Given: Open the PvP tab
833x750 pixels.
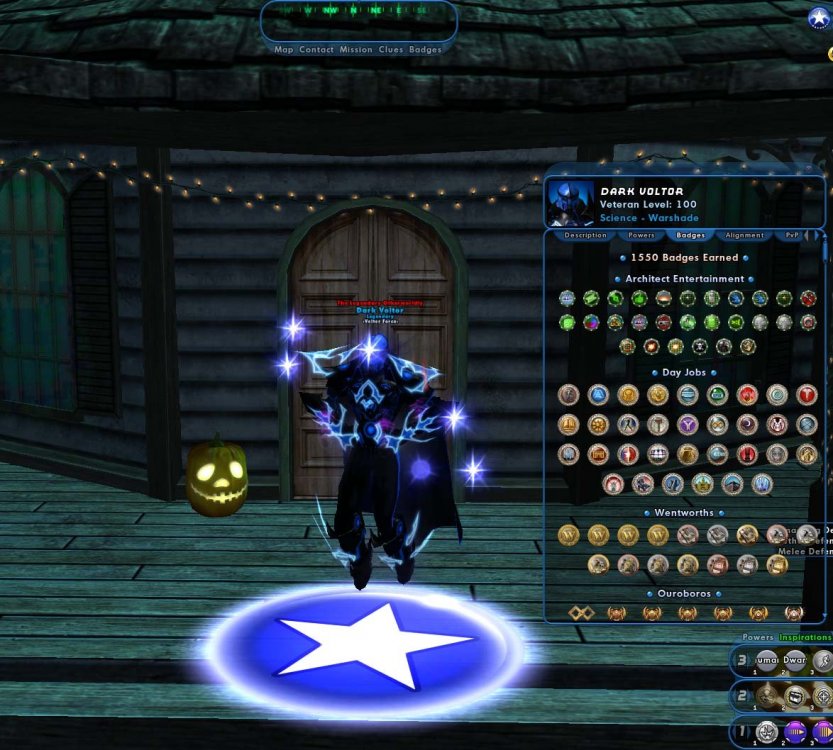Looking at the screenshot, I should (792, 236).
